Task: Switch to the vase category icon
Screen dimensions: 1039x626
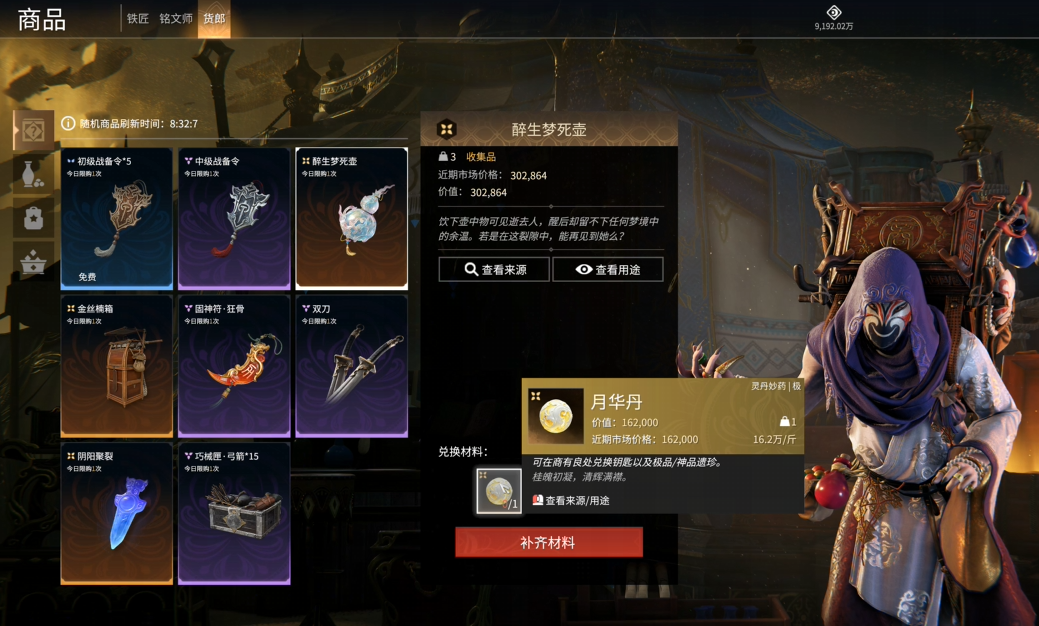Action: pyautogui.click(x=33, y=174)
